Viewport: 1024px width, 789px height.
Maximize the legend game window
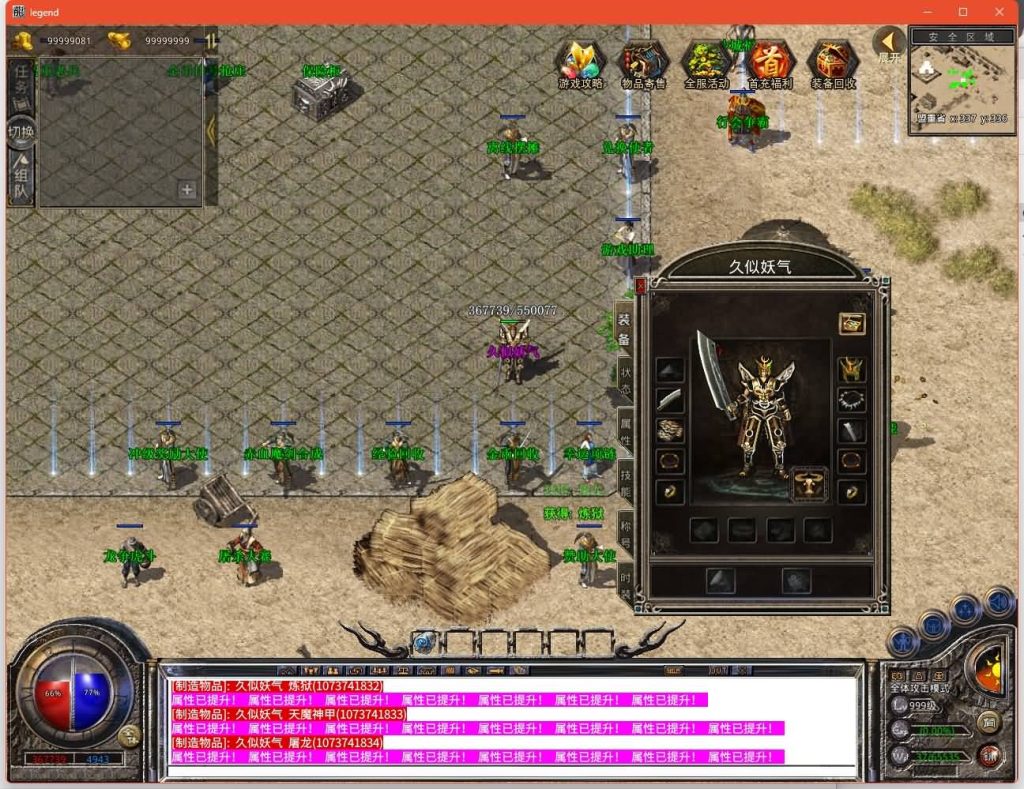point(963,12)
